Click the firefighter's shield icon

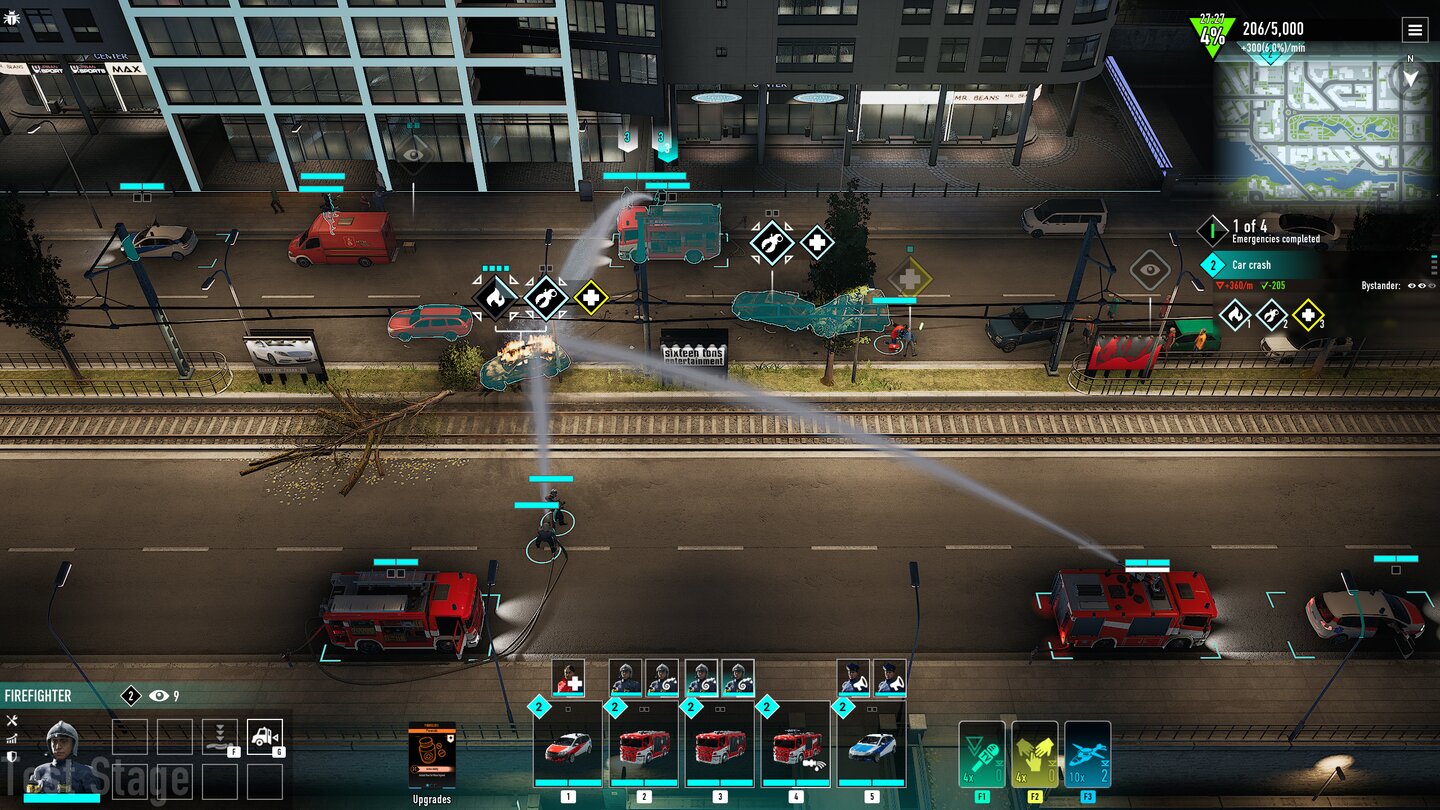[x=12, y=757]
